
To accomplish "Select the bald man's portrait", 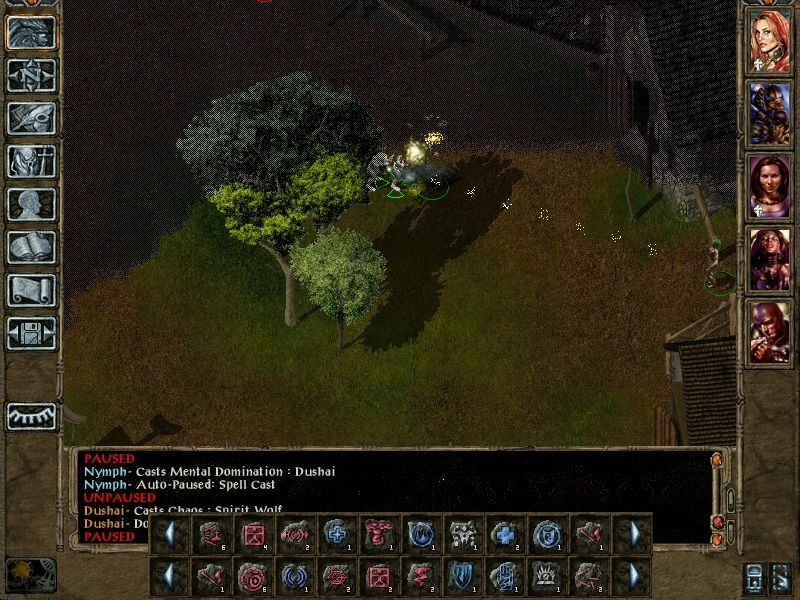I will [770, 331].
